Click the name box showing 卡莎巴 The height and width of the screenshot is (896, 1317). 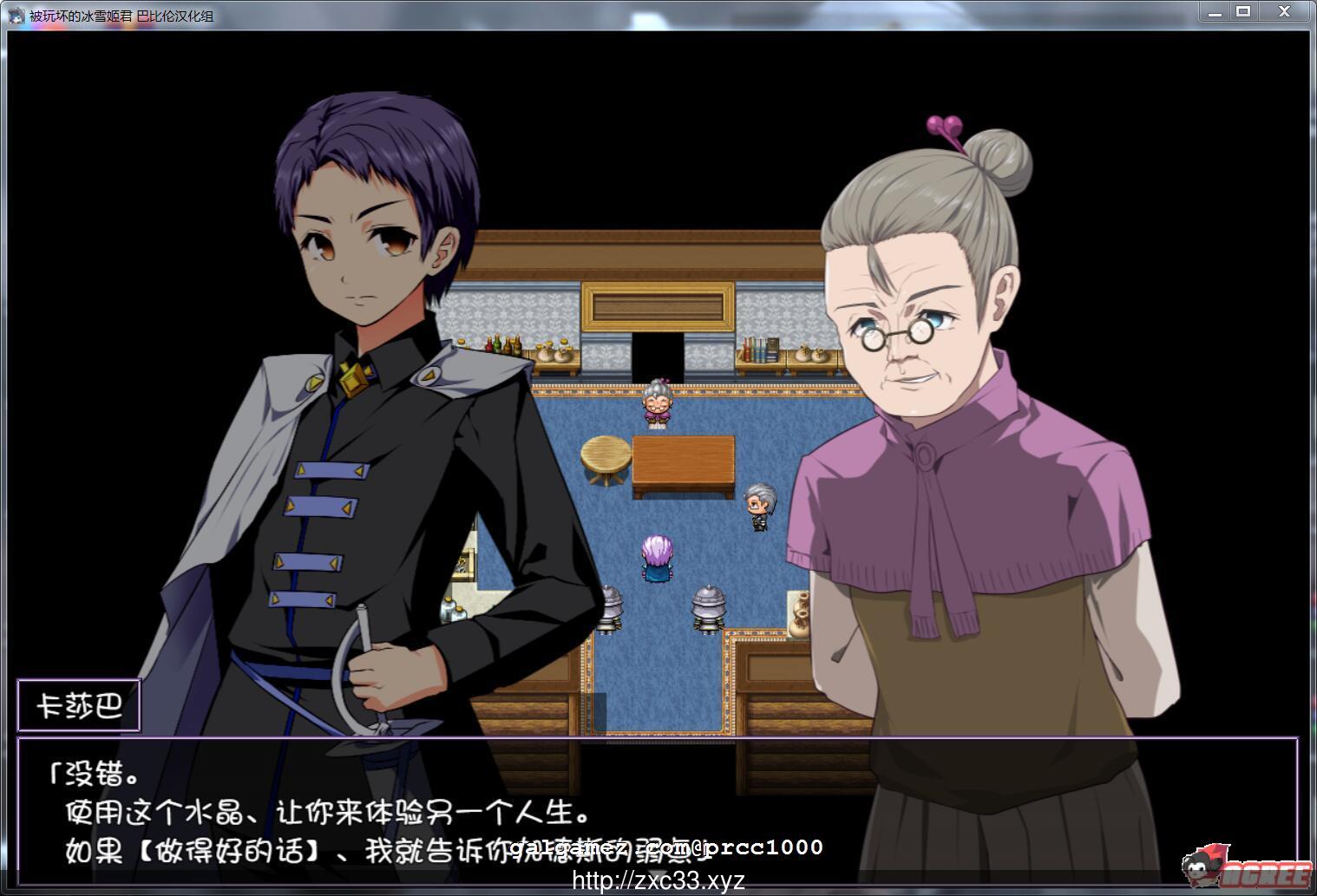click(80, 705)
